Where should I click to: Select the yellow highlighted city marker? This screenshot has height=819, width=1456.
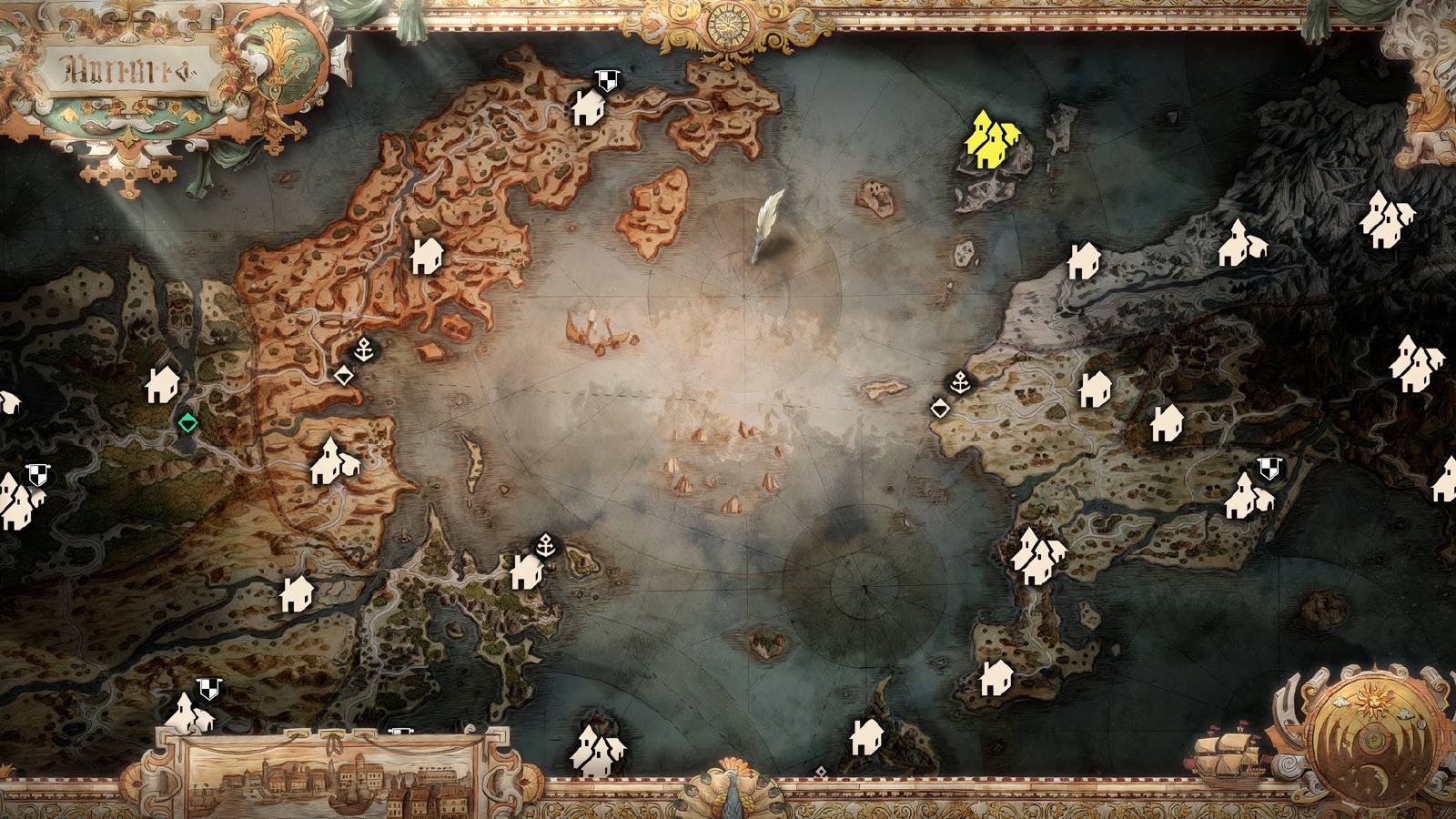coord(992,138)
